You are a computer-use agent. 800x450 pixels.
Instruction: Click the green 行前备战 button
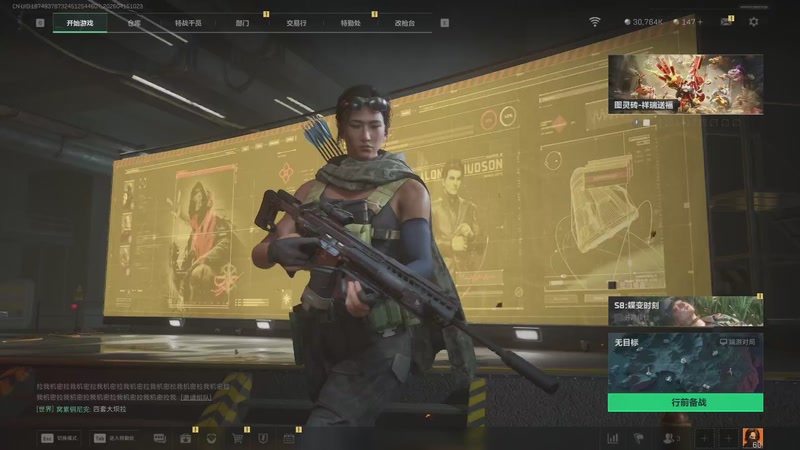pyautogui.click(x=685, y=402)
